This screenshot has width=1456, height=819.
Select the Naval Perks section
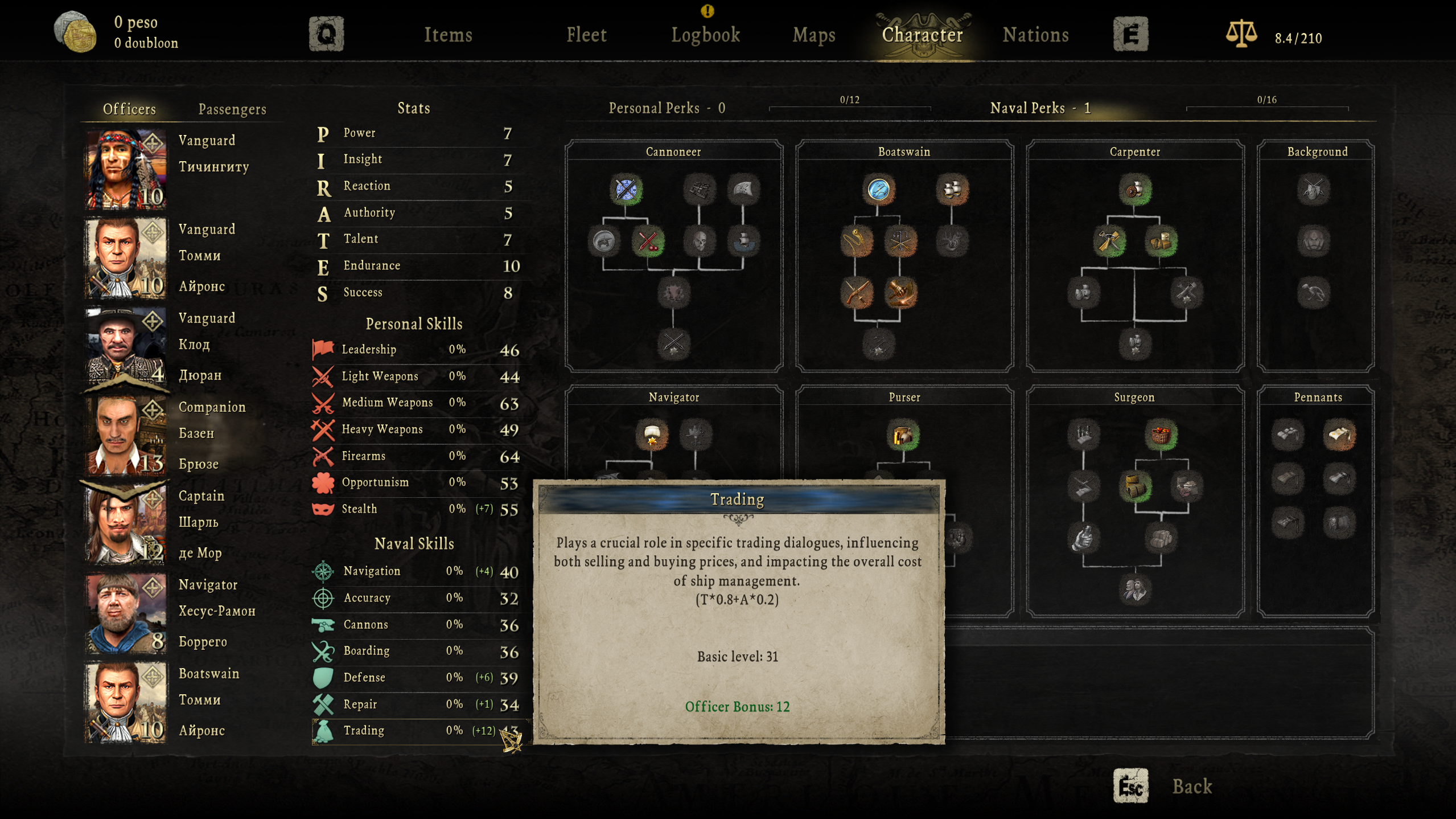tap(1040, 108)
